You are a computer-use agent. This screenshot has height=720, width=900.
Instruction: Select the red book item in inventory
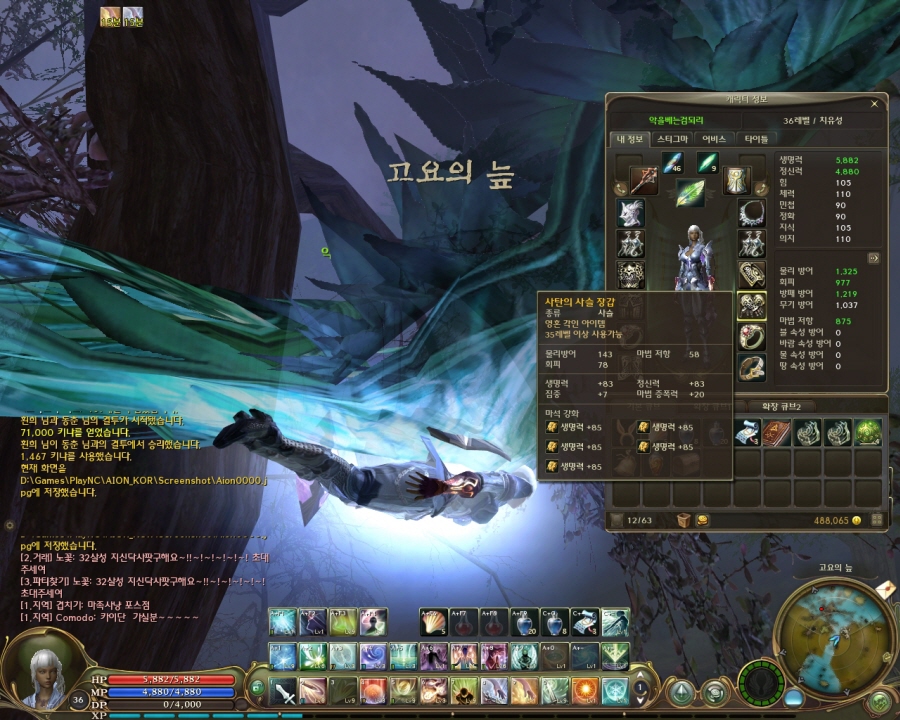(x=777, y=432)
